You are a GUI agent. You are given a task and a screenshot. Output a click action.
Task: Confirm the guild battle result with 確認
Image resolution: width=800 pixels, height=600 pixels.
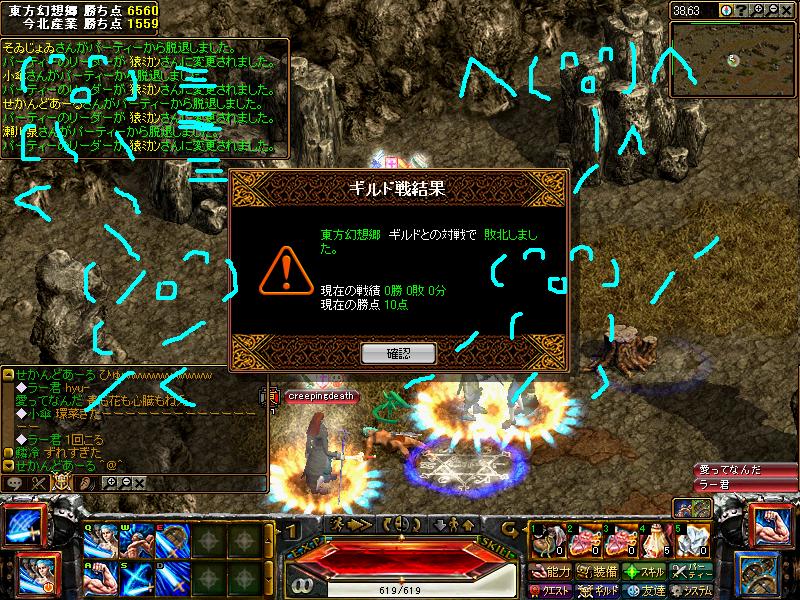[398, 353]
